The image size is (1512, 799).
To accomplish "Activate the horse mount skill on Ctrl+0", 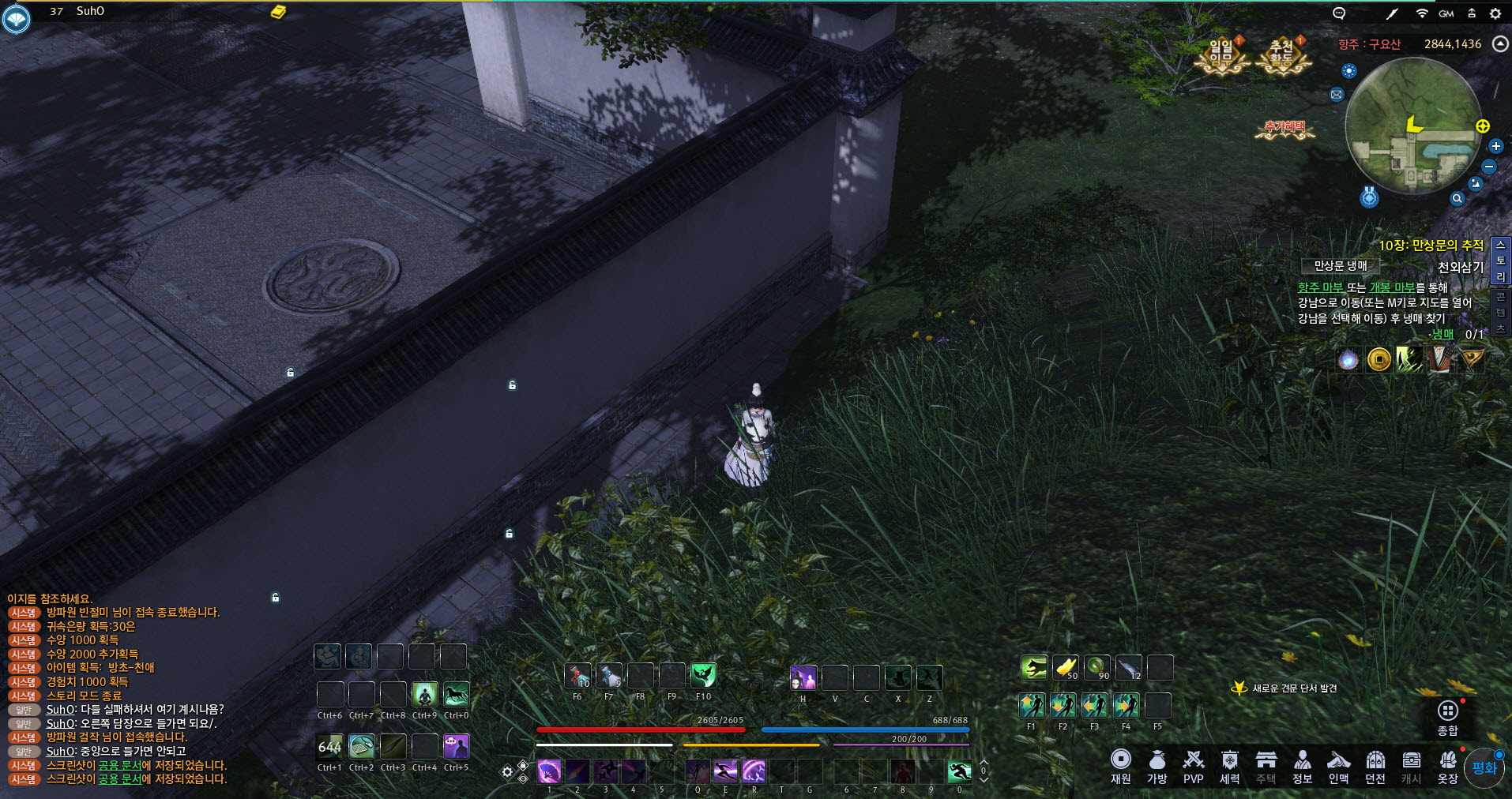I will pyautogui.click(x=456, y=695).
